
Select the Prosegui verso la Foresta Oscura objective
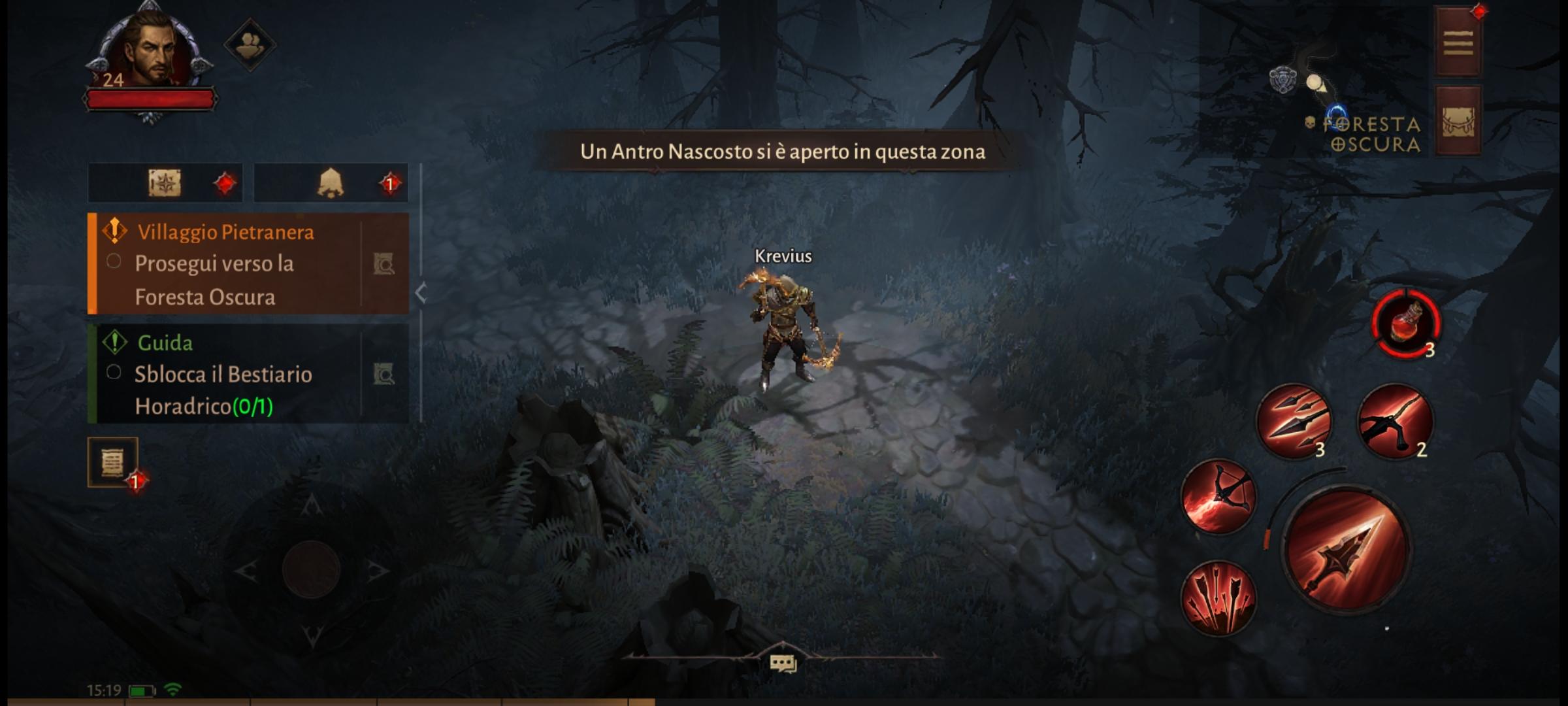[x=216, y=280]
